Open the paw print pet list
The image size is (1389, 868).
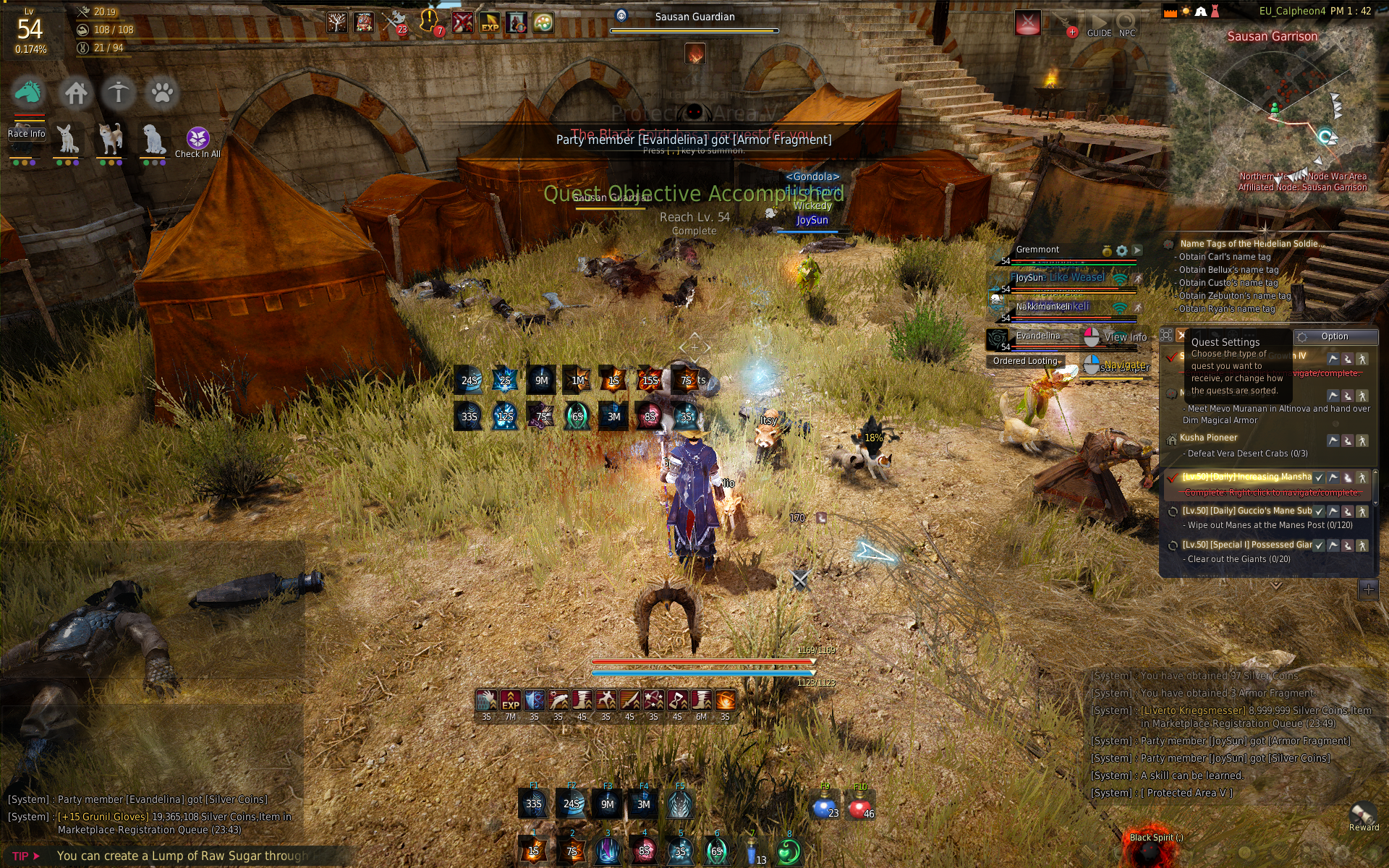pyautogui.click(x=162, y=93)
